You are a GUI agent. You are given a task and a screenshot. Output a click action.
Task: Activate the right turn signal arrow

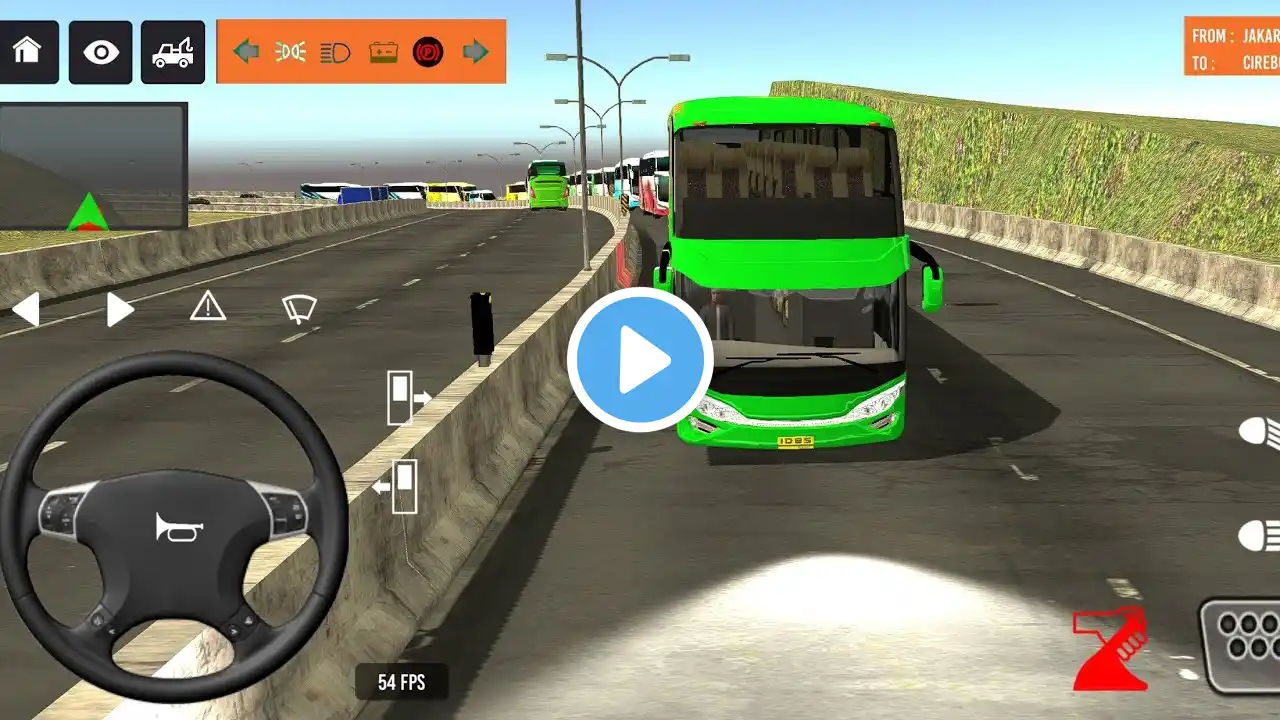coord(476,51)
